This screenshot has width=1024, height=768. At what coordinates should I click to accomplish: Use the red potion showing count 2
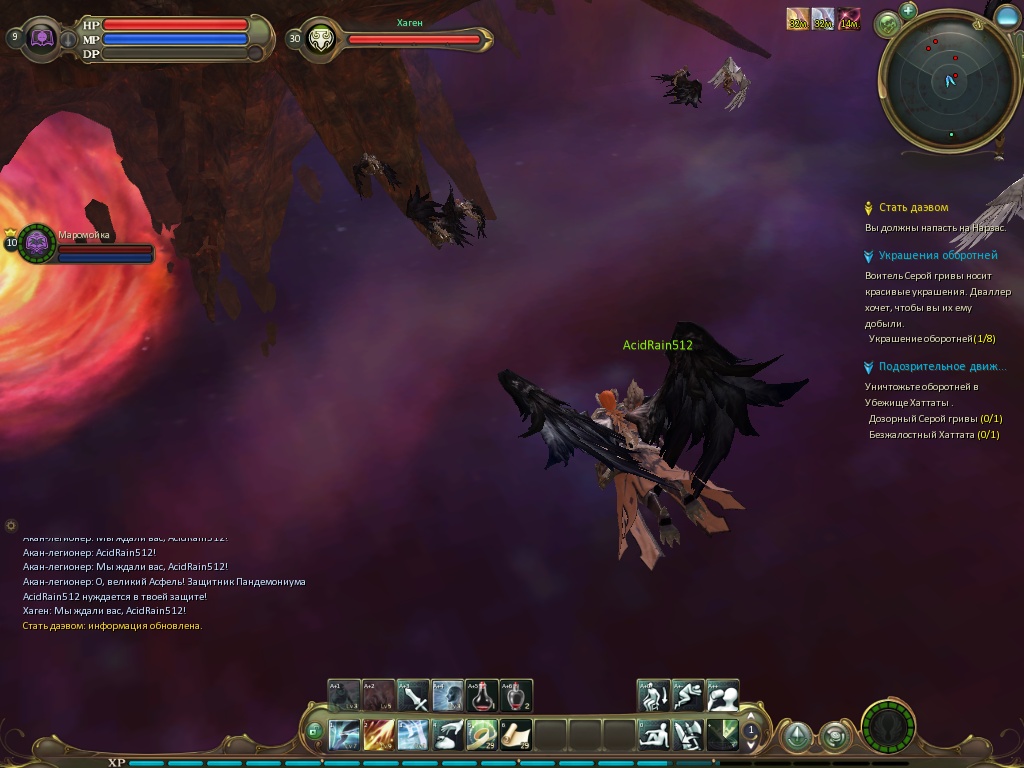pos(516,695)
